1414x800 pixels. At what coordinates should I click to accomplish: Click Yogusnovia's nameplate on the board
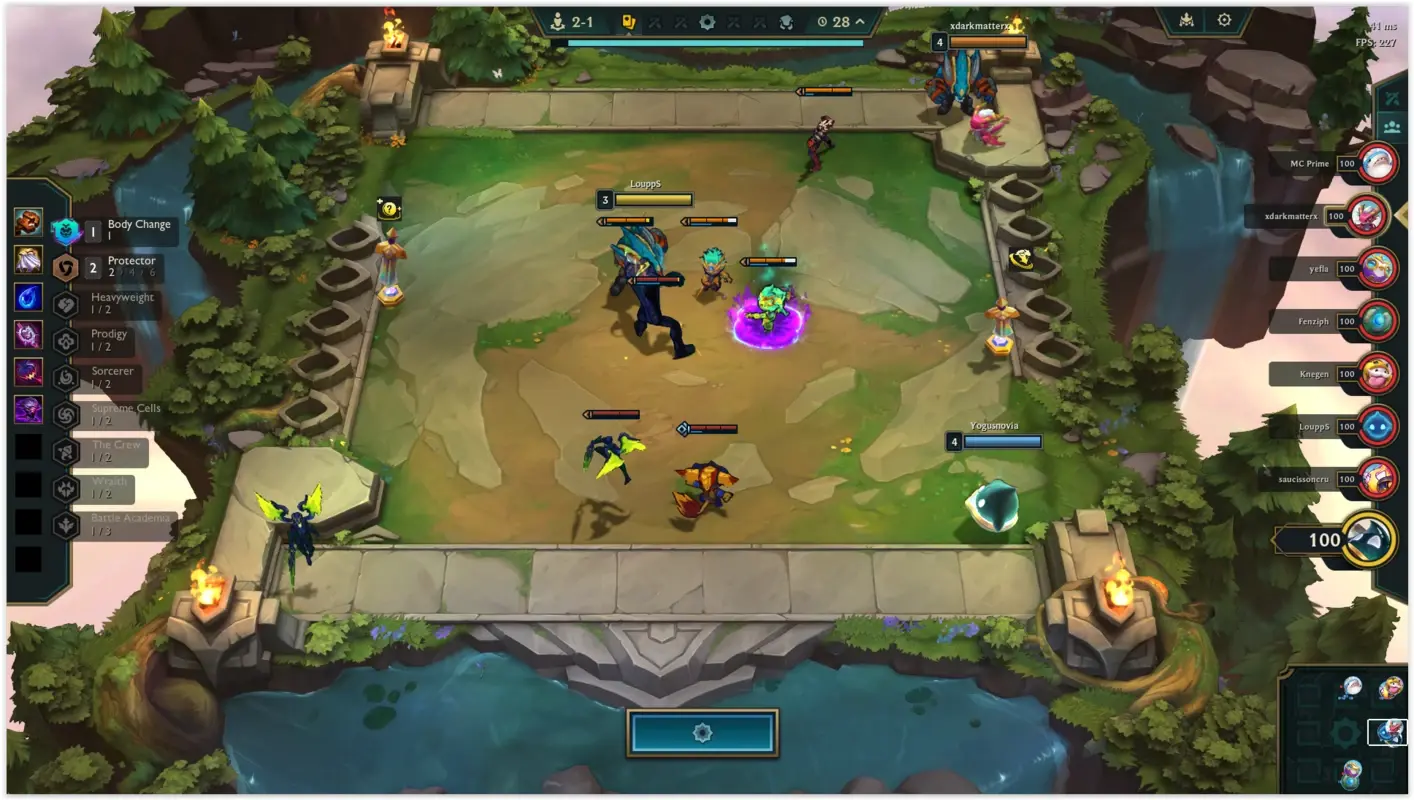(995, 426)
